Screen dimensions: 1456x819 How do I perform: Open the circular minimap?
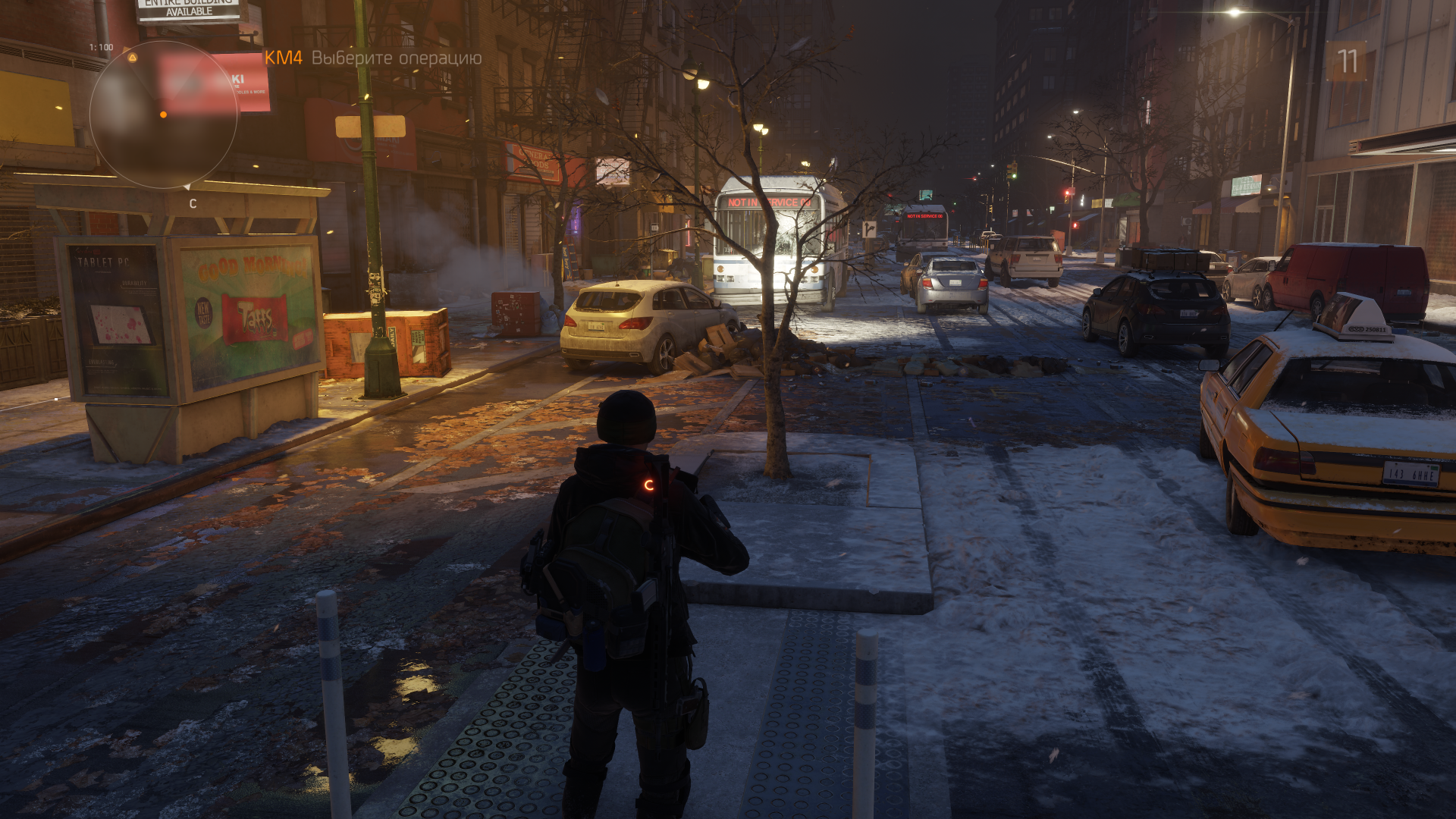coord(164,115)
